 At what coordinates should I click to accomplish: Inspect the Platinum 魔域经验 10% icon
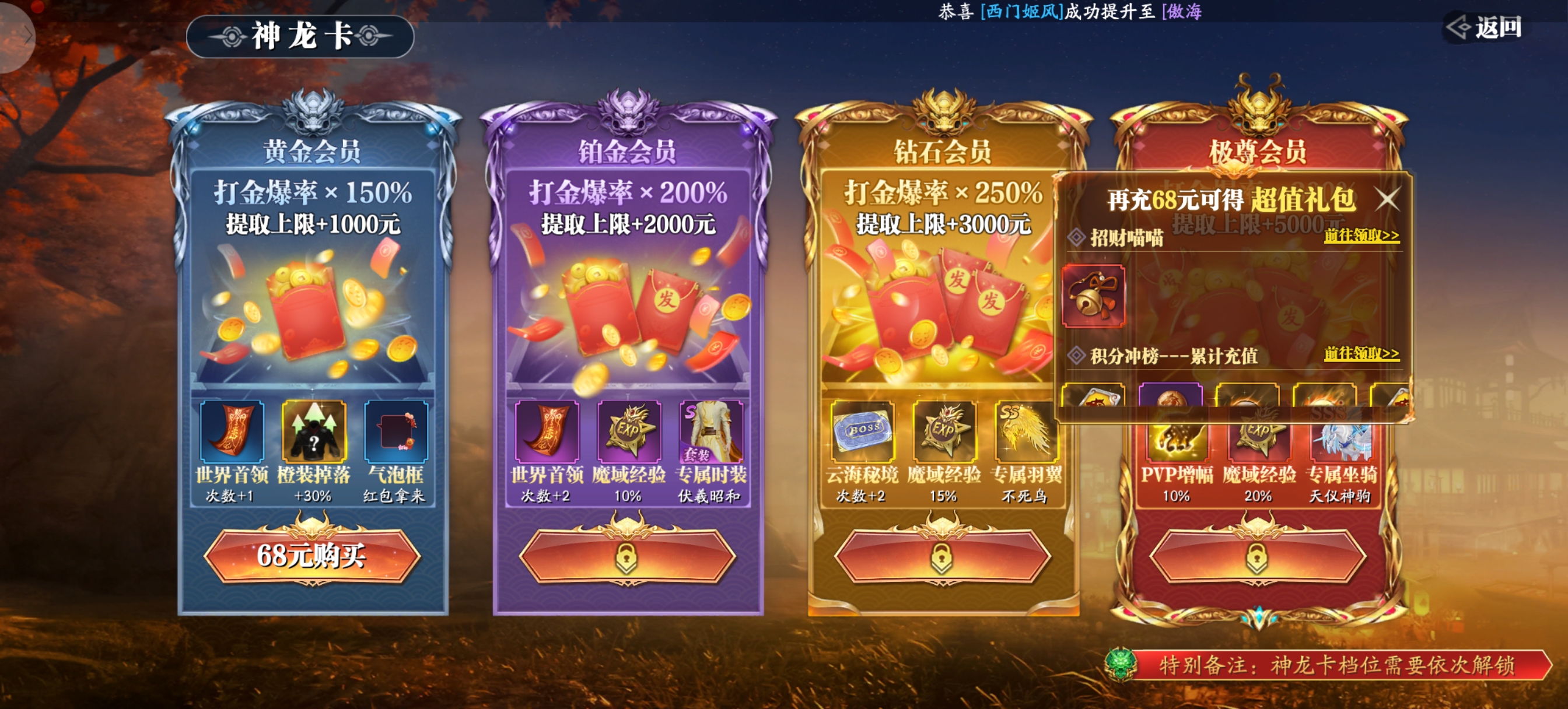629,431
